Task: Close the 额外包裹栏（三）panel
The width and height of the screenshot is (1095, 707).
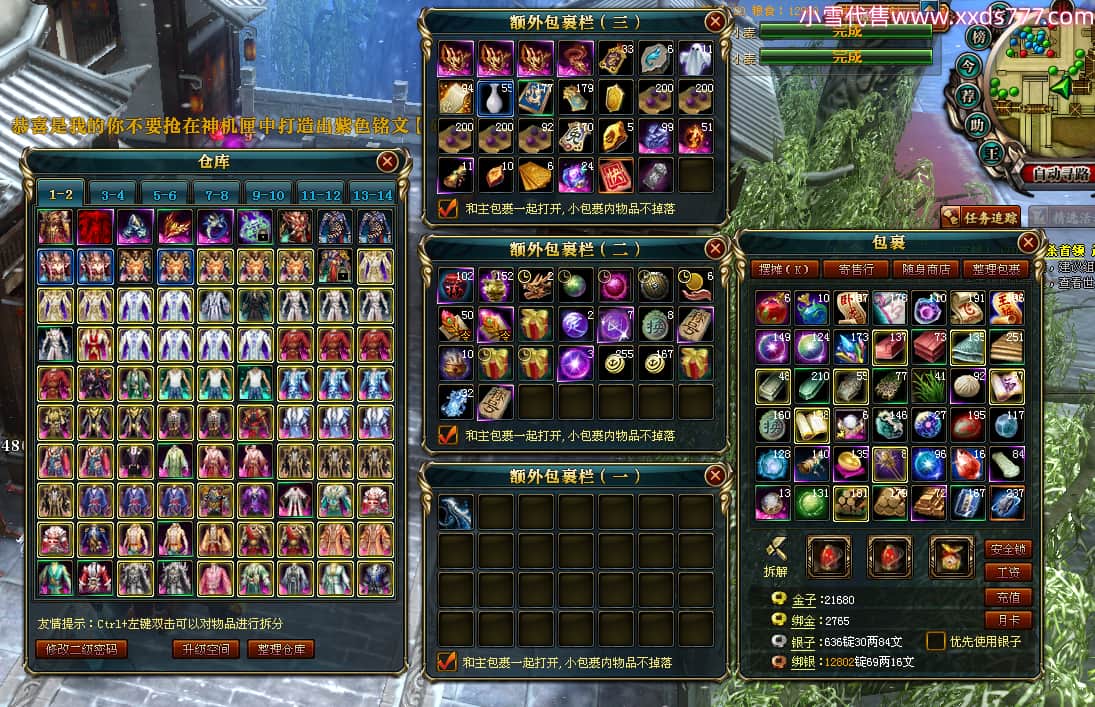Action: (715, 21)
